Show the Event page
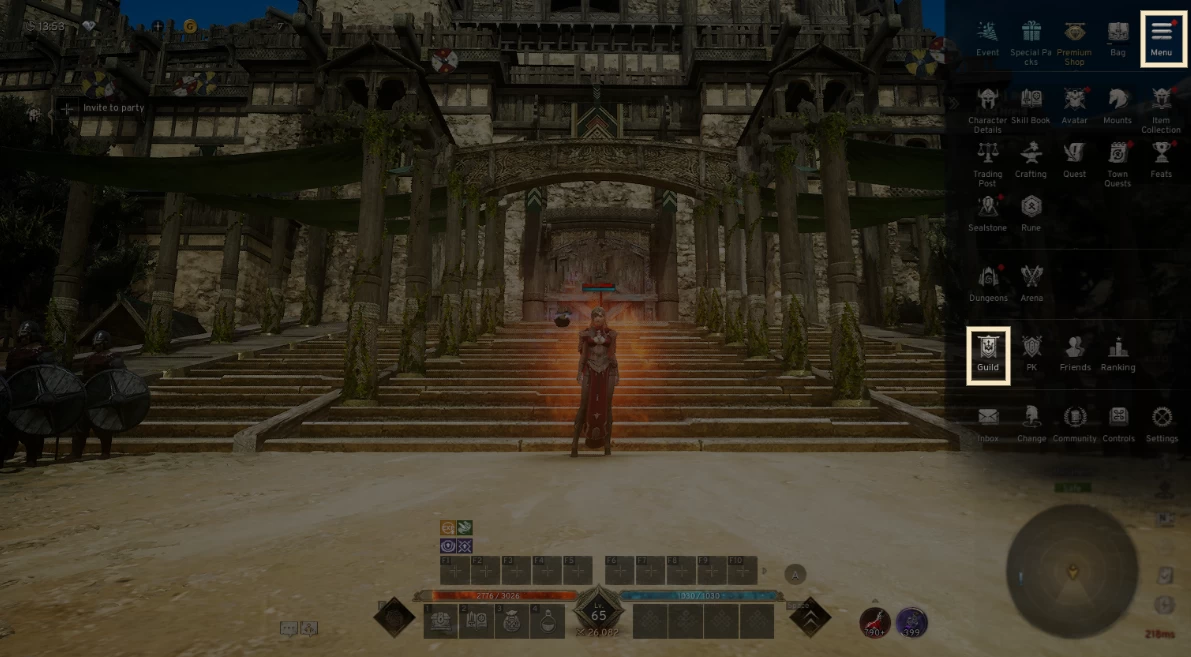Viewport: 1191px width, 657px height. click(x=987, y=38)
